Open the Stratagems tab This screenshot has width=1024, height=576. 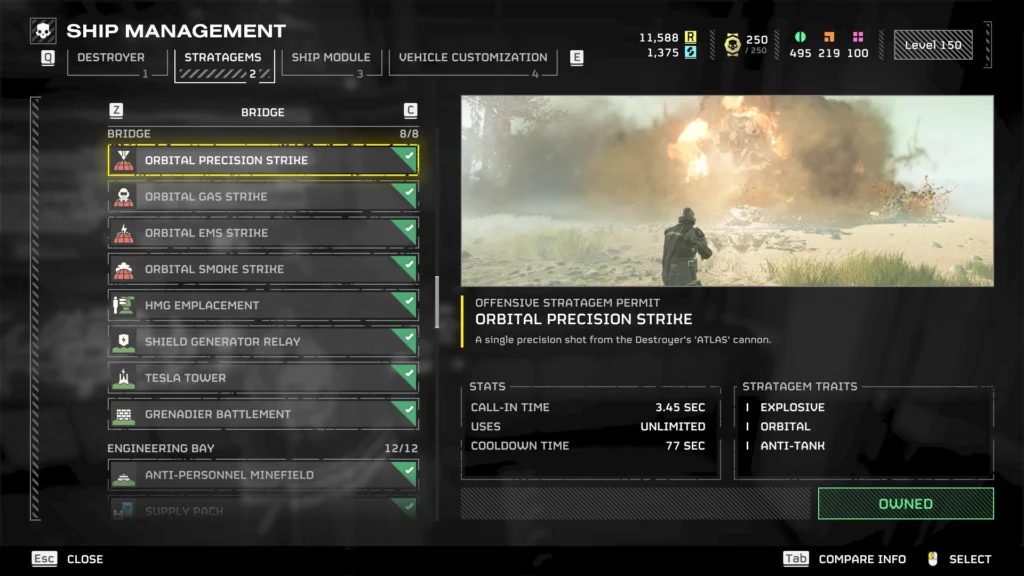click(x=224, y=58)
